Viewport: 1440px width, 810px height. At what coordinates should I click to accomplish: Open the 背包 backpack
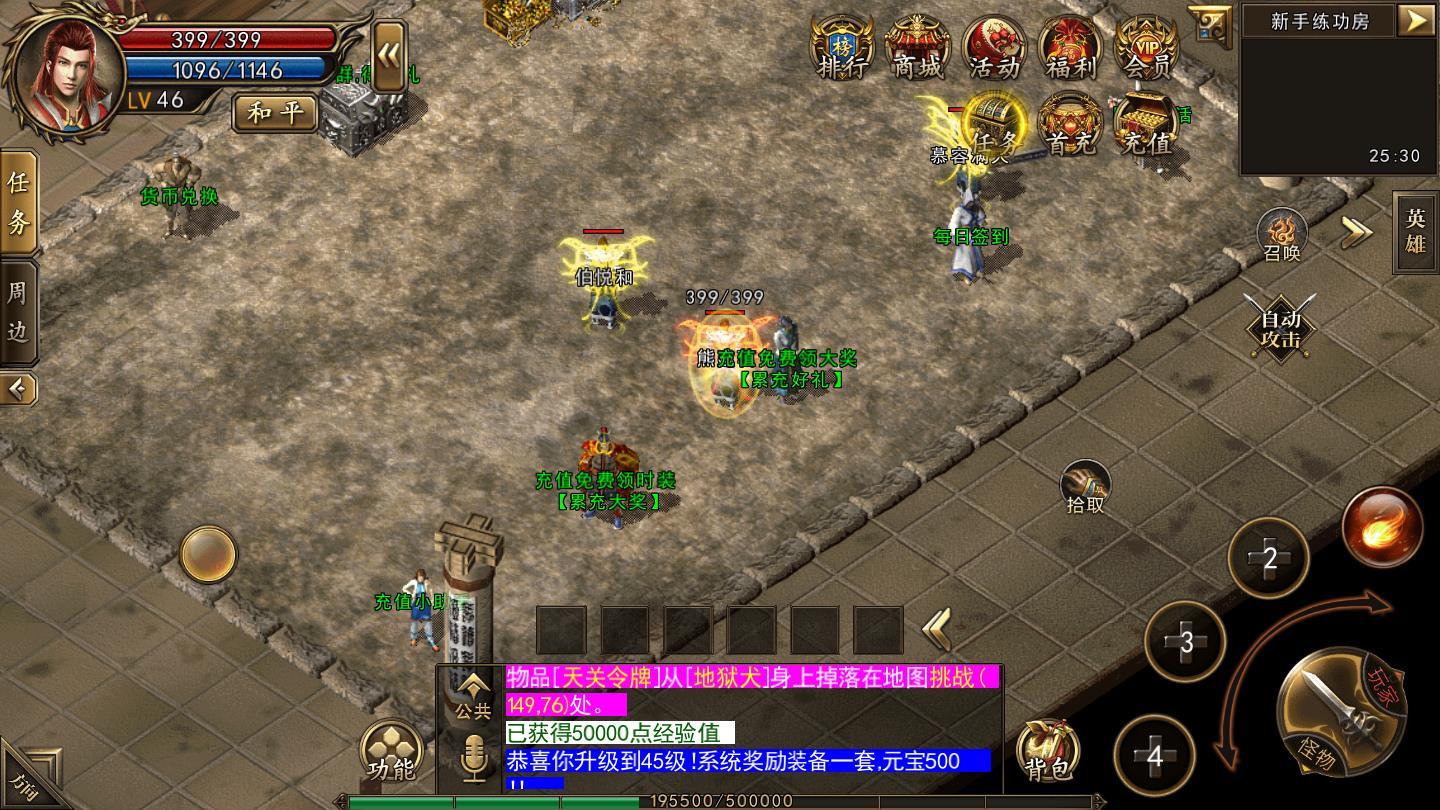pyautogui.click(x=1047, y=751)
